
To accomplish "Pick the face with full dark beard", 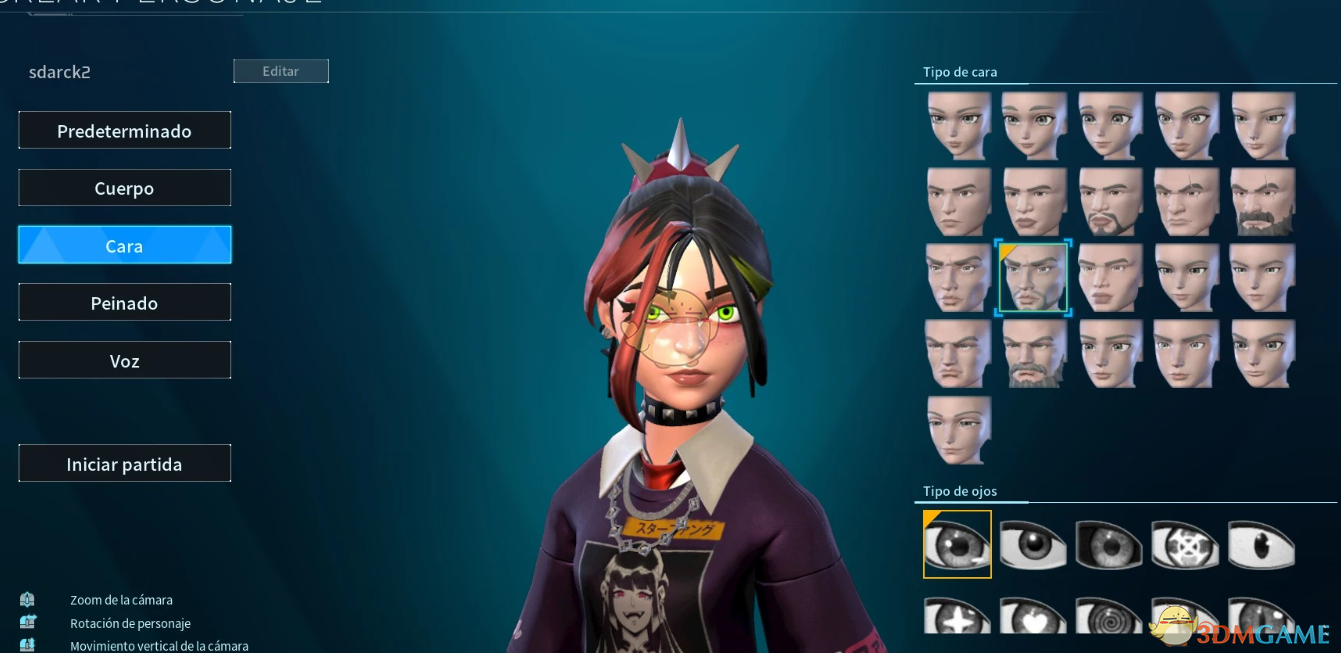I will tap(1262, 201).
